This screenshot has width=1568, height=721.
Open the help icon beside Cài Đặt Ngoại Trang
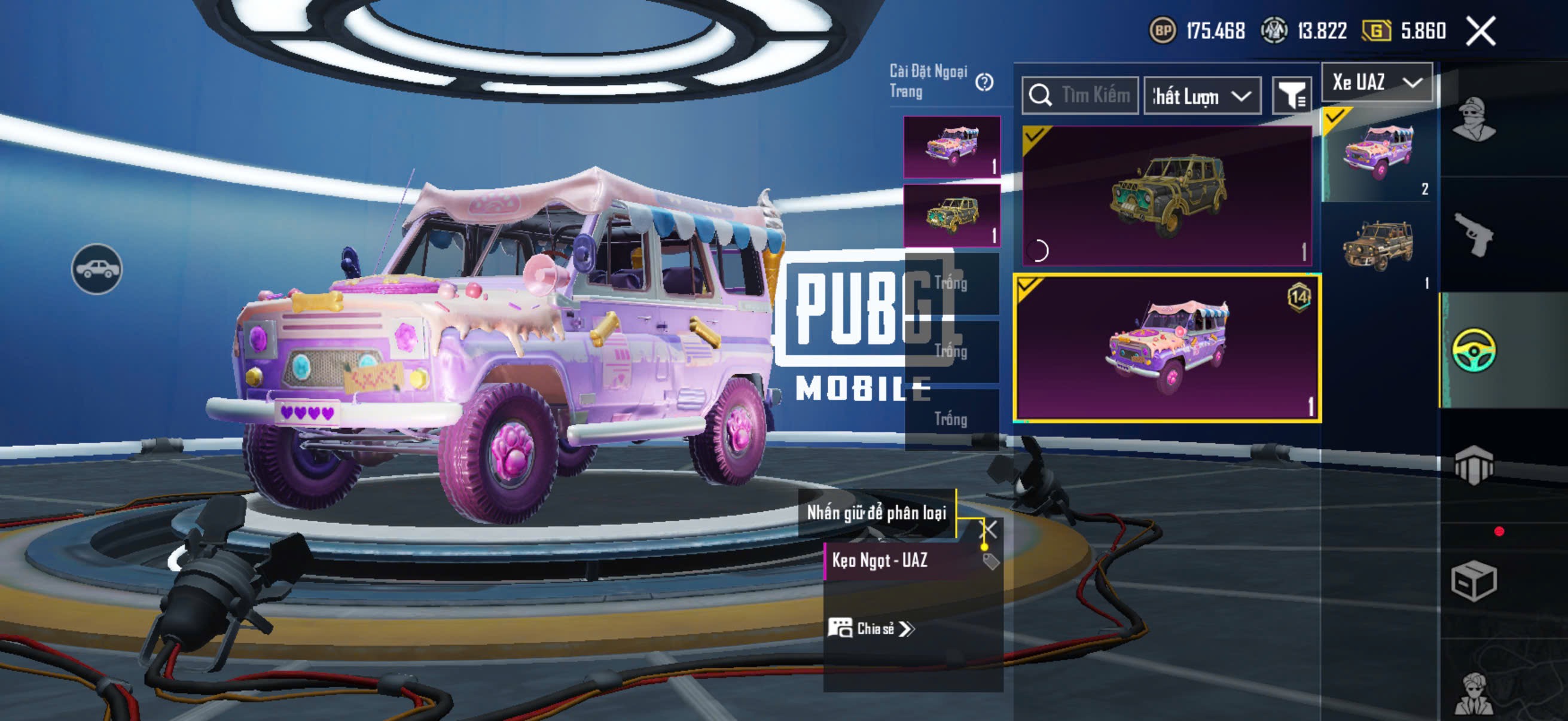tap(984, 82)
